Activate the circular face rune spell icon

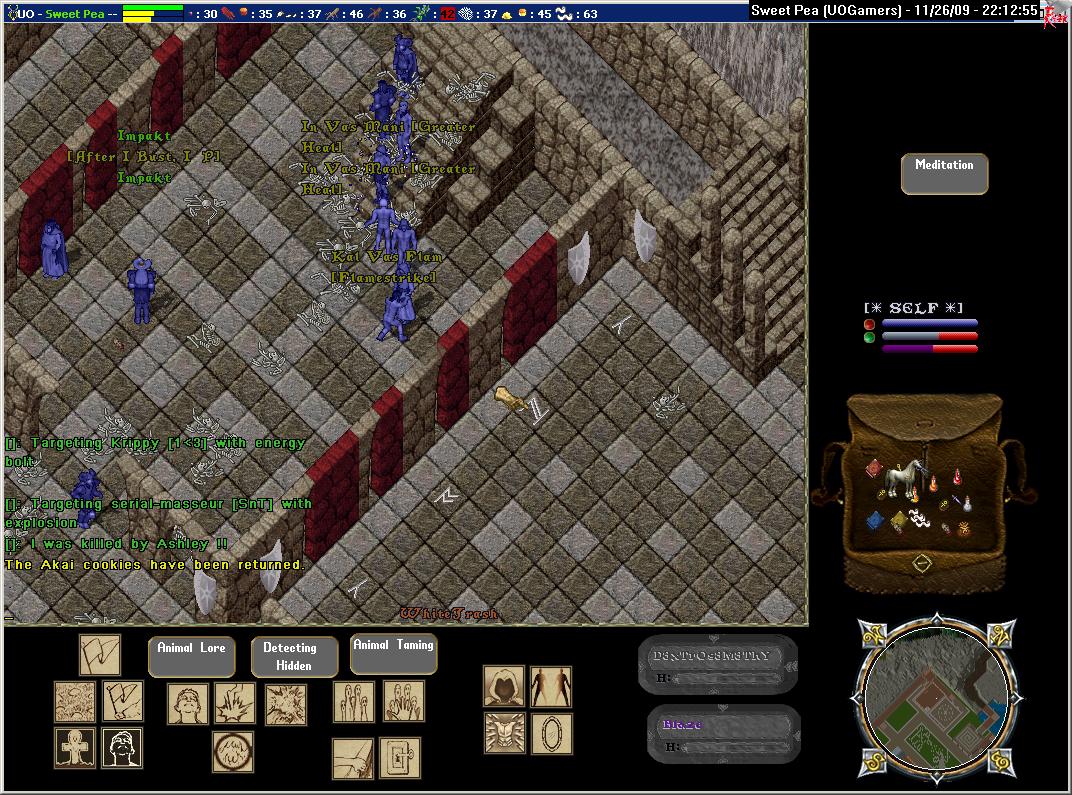232,751
